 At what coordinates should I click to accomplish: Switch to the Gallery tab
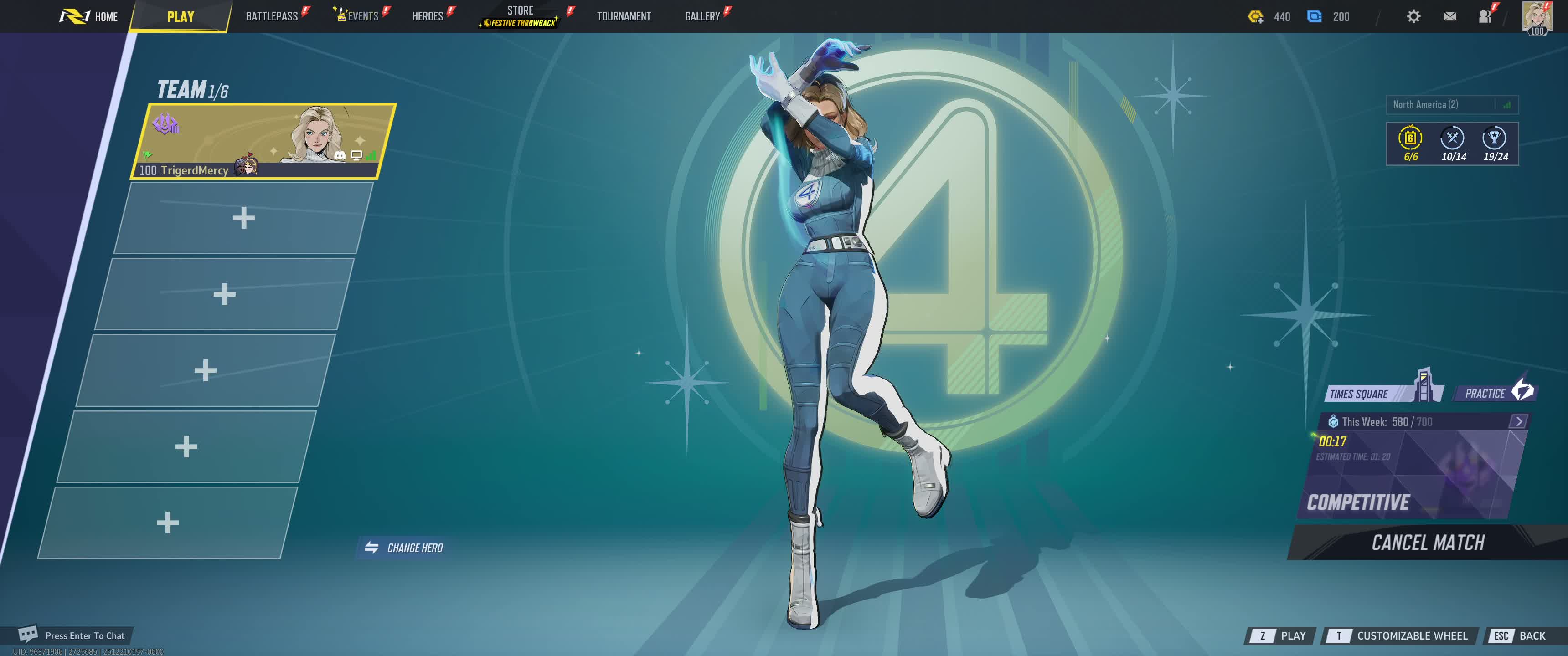click(x=702, y=16)
